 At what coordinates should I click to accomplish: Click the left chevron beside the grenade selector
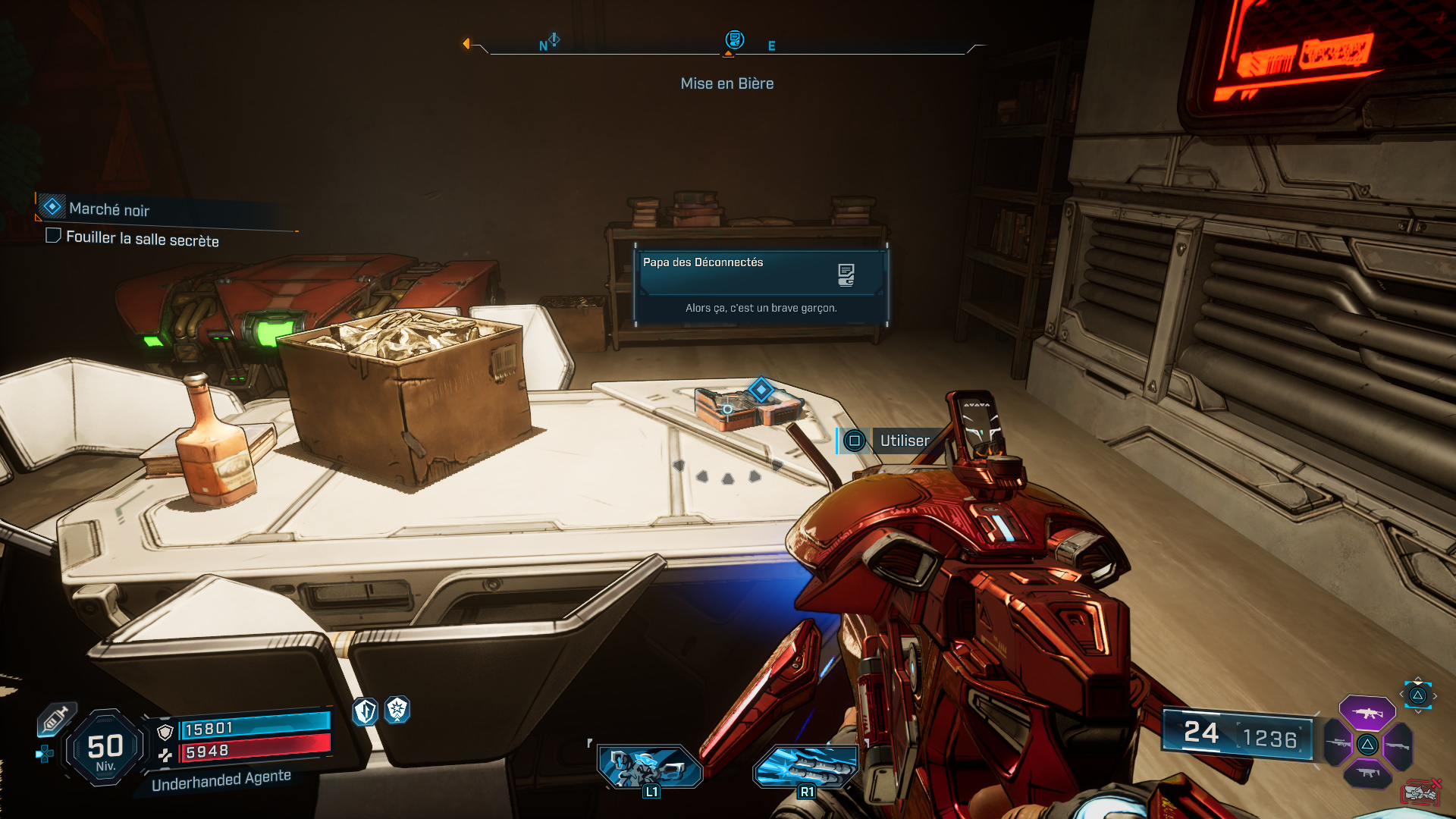1401,694
